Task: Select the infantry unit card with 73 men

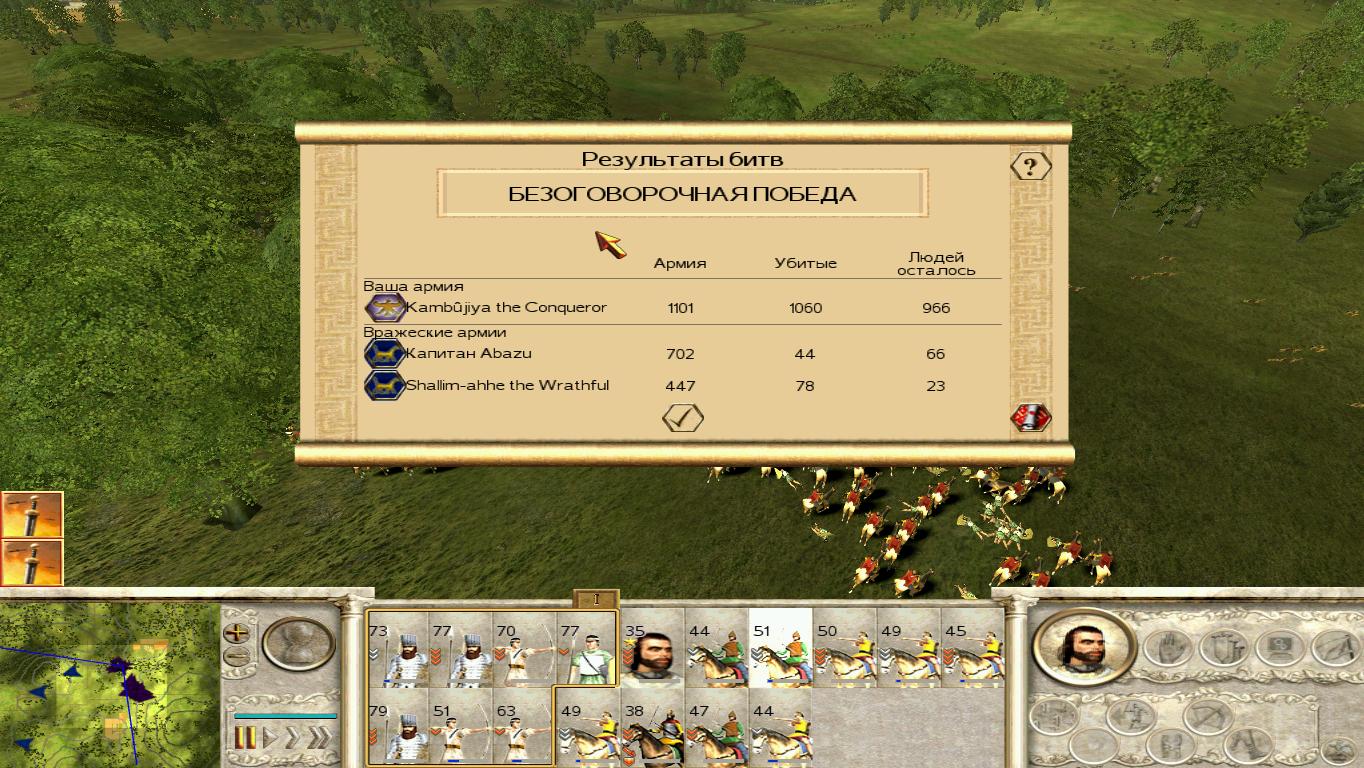Action: pos(398,652)
